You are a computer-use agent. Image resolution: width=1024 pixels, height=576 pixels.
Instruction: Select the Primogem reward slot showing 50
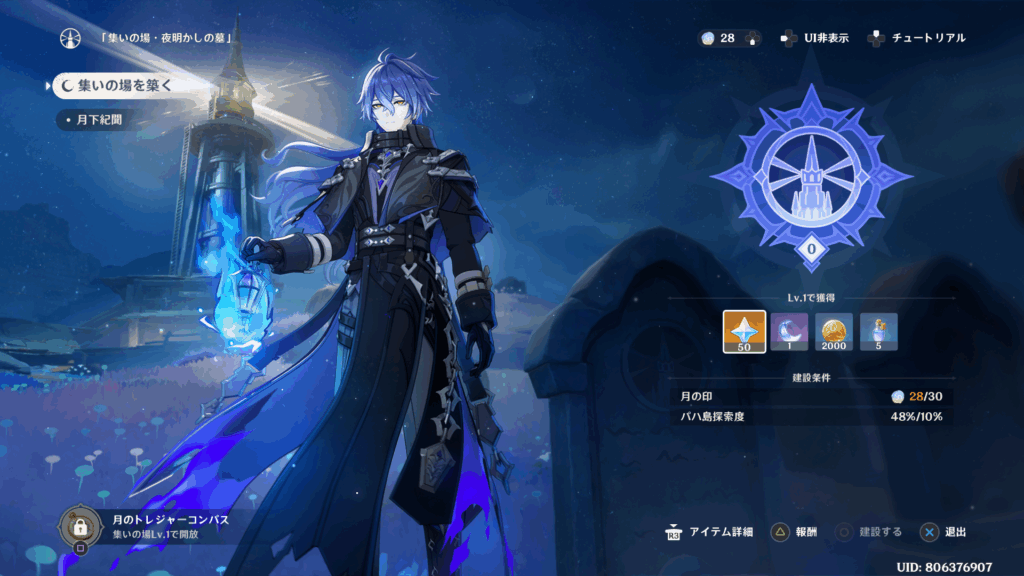744,332
